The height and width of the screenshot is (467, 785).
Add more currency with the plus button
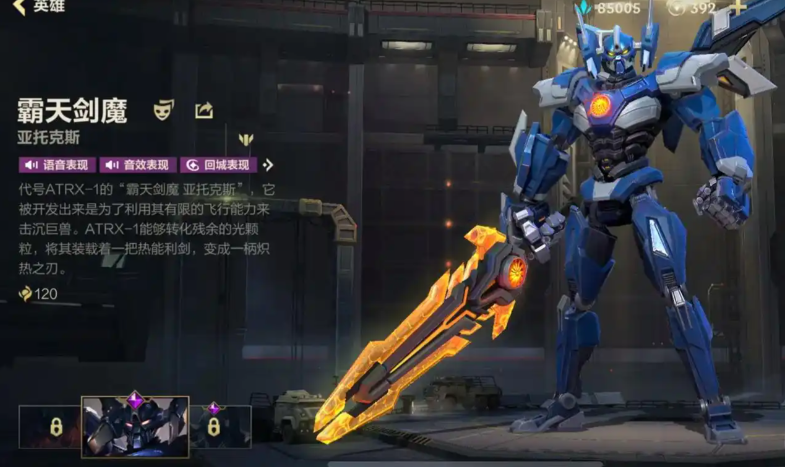point(738,8)
